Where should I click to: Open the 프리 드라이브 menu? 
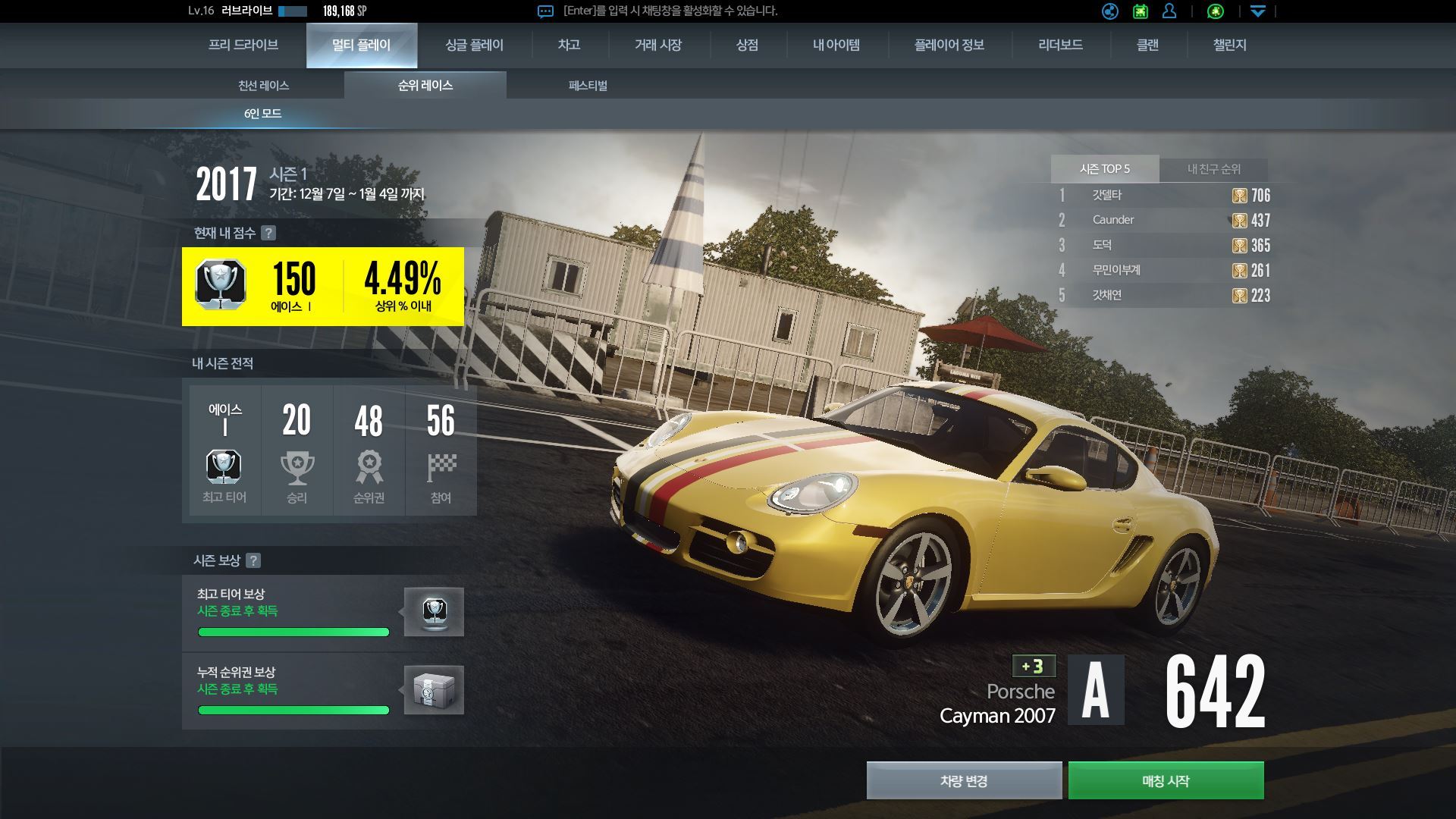243,45
